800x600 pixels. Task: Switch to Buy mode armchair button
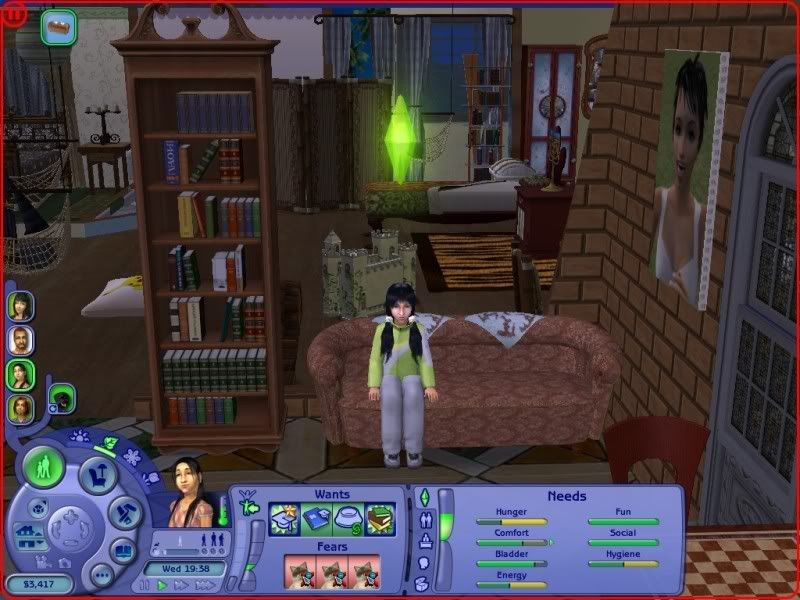[99, 472]
